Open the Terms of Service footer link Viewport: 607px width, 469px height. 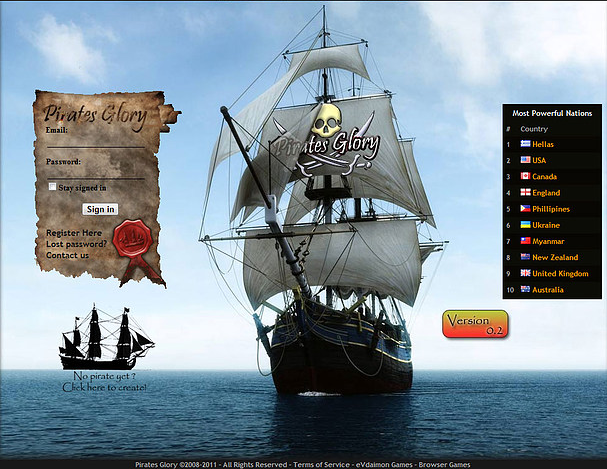pos(322,464)
